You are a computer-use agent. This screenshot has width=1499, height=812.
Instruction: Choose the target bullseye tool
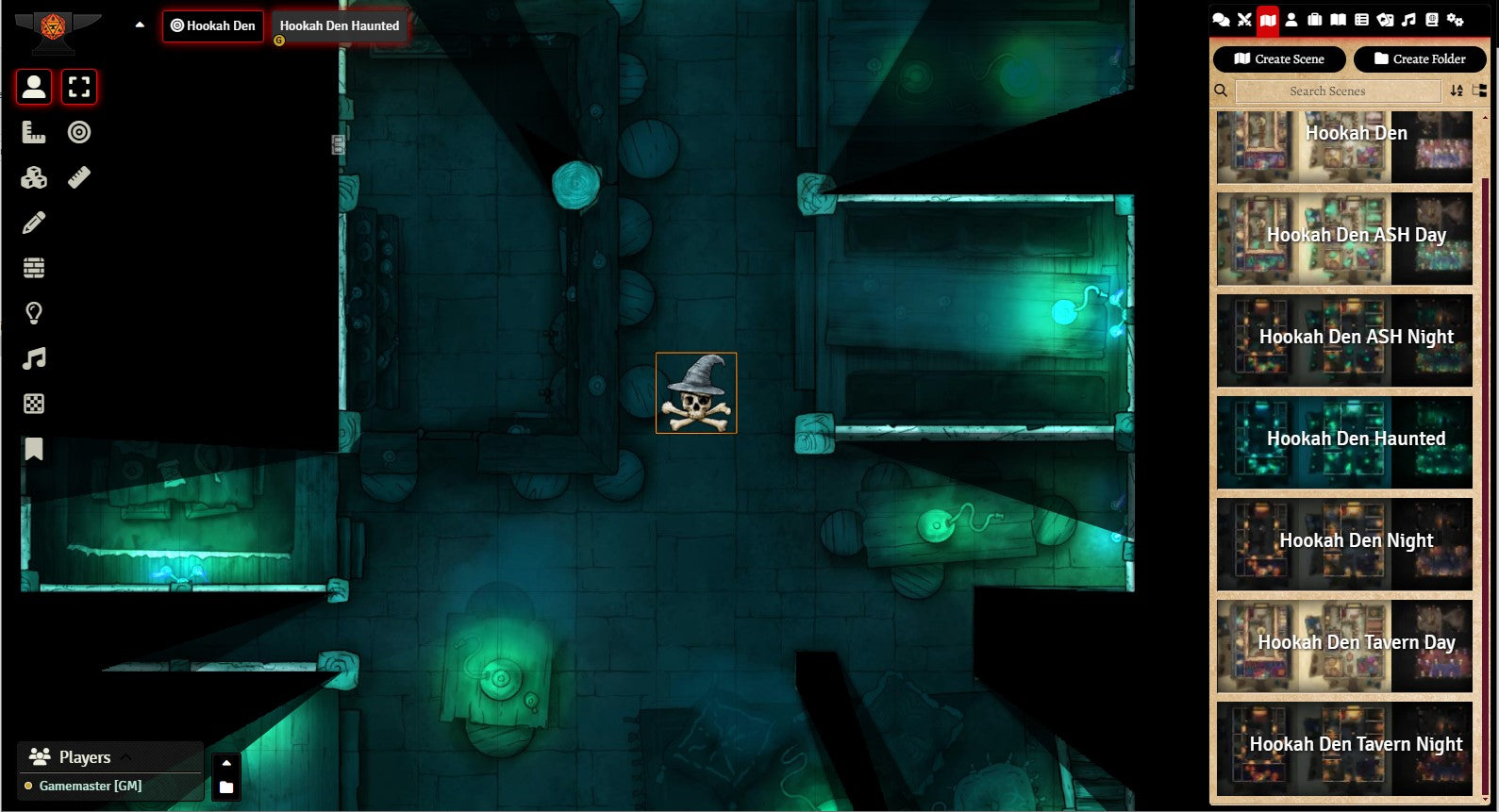click(79, 132)
